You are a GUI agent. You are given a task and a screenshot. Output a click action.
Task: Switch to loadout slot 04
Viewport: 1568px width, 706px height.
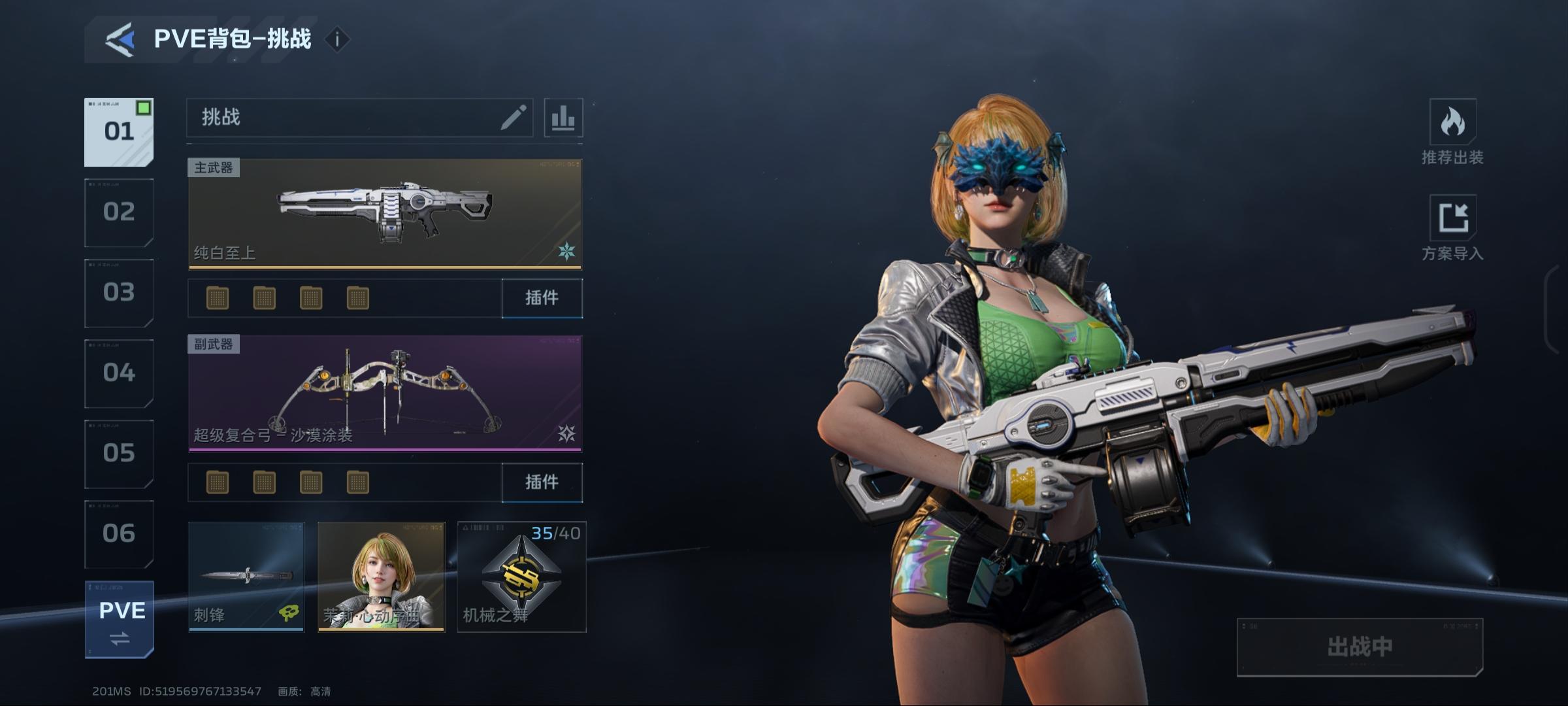pyautogui.click(x=119, y=373)
